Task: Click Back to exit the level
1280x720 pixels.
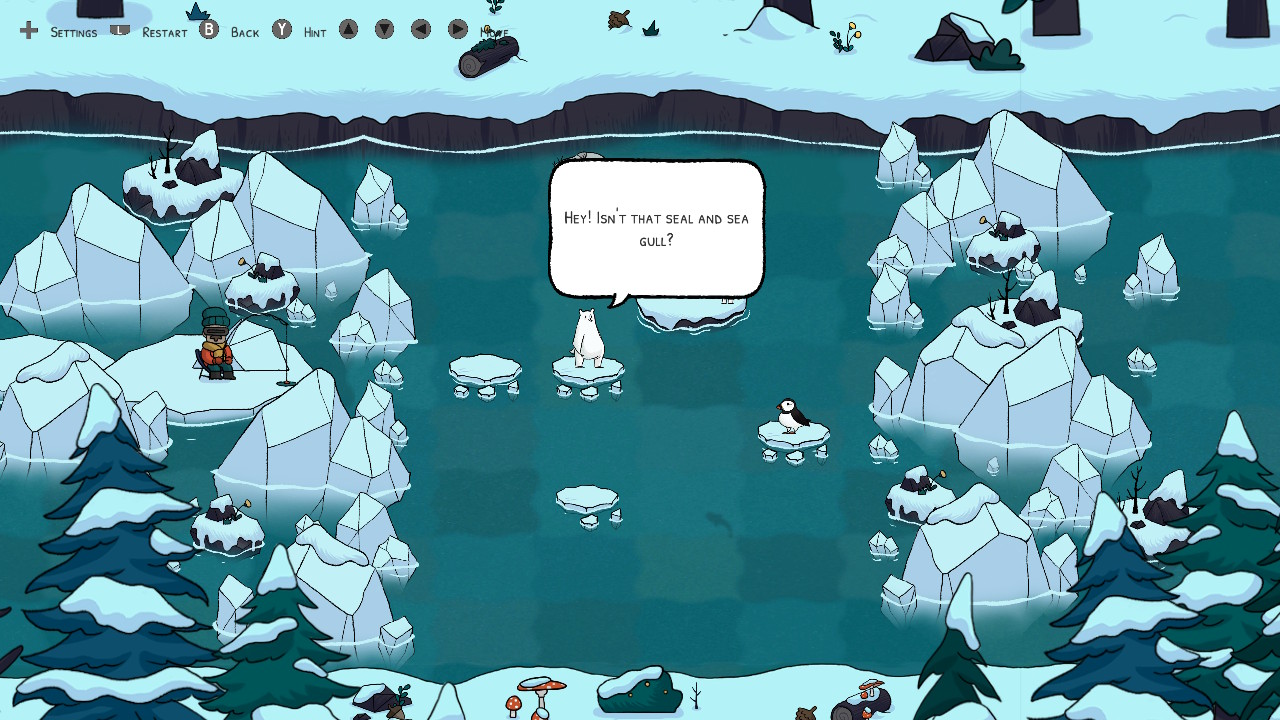Action: point(245,33)
